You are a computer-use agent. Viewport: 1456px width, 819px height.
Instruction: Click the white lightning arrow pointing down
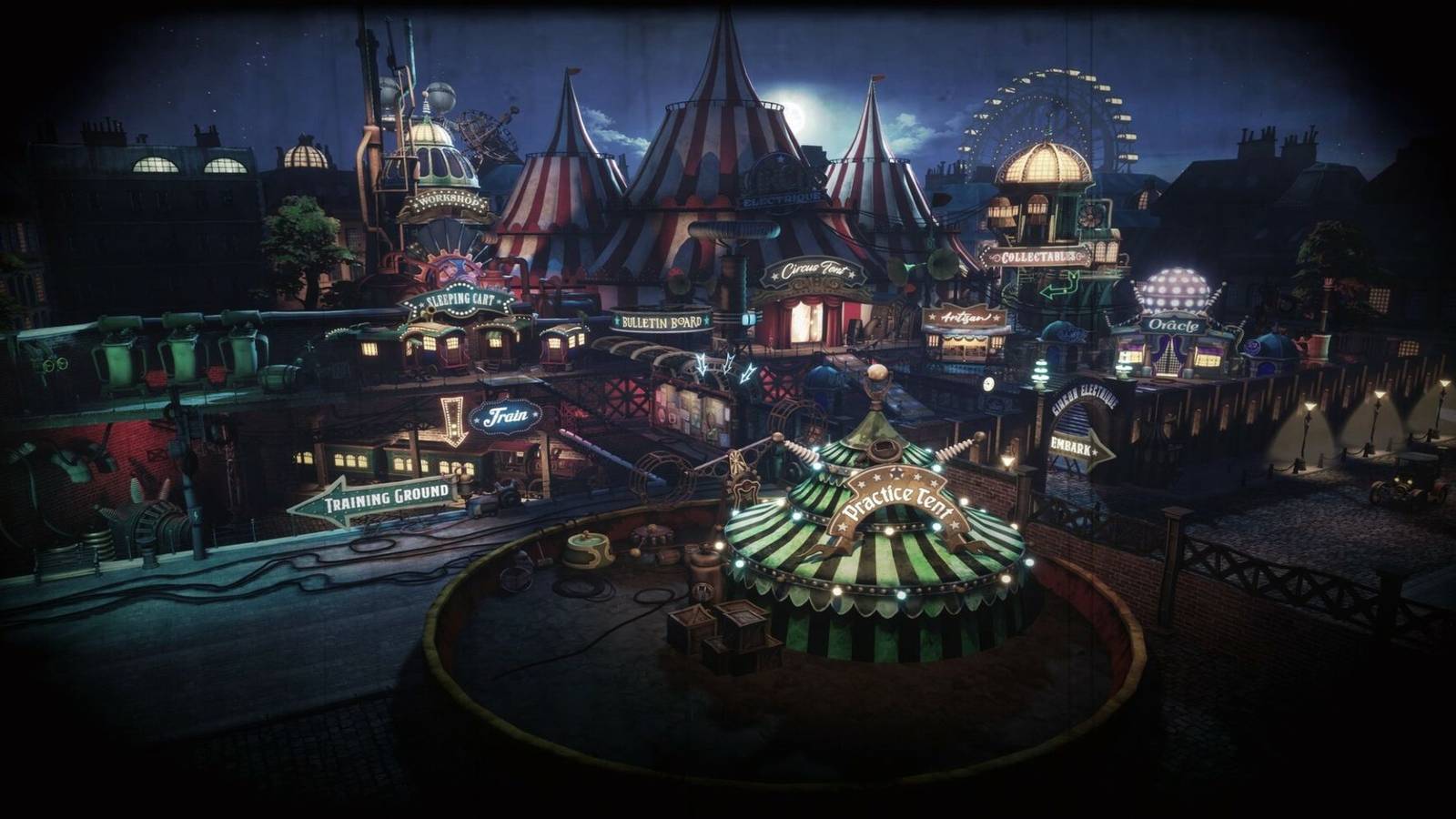(702, 364)
